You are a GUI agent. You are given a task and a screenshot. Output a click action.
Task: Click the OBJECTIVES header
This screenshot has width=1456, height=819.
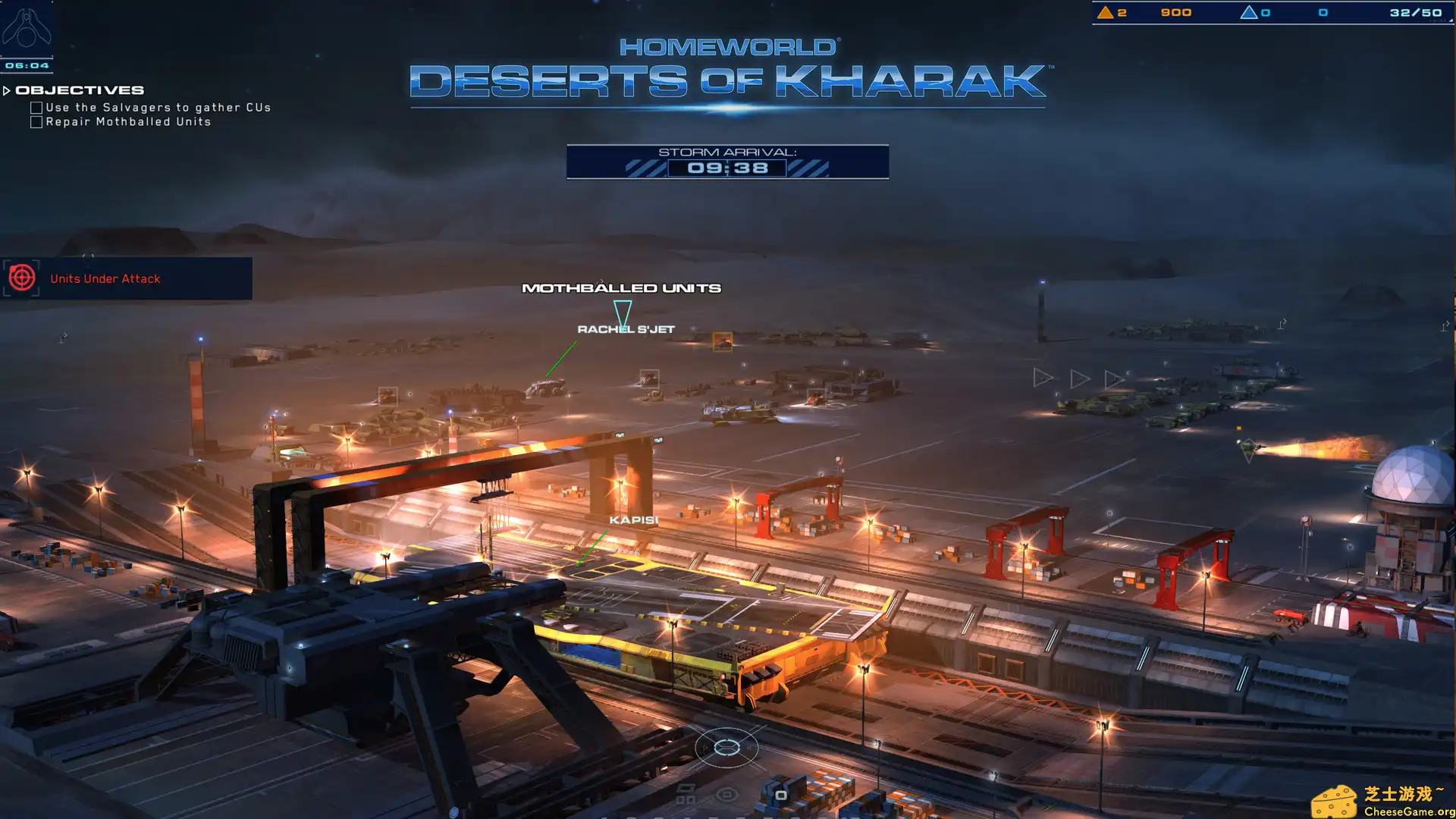80,89
